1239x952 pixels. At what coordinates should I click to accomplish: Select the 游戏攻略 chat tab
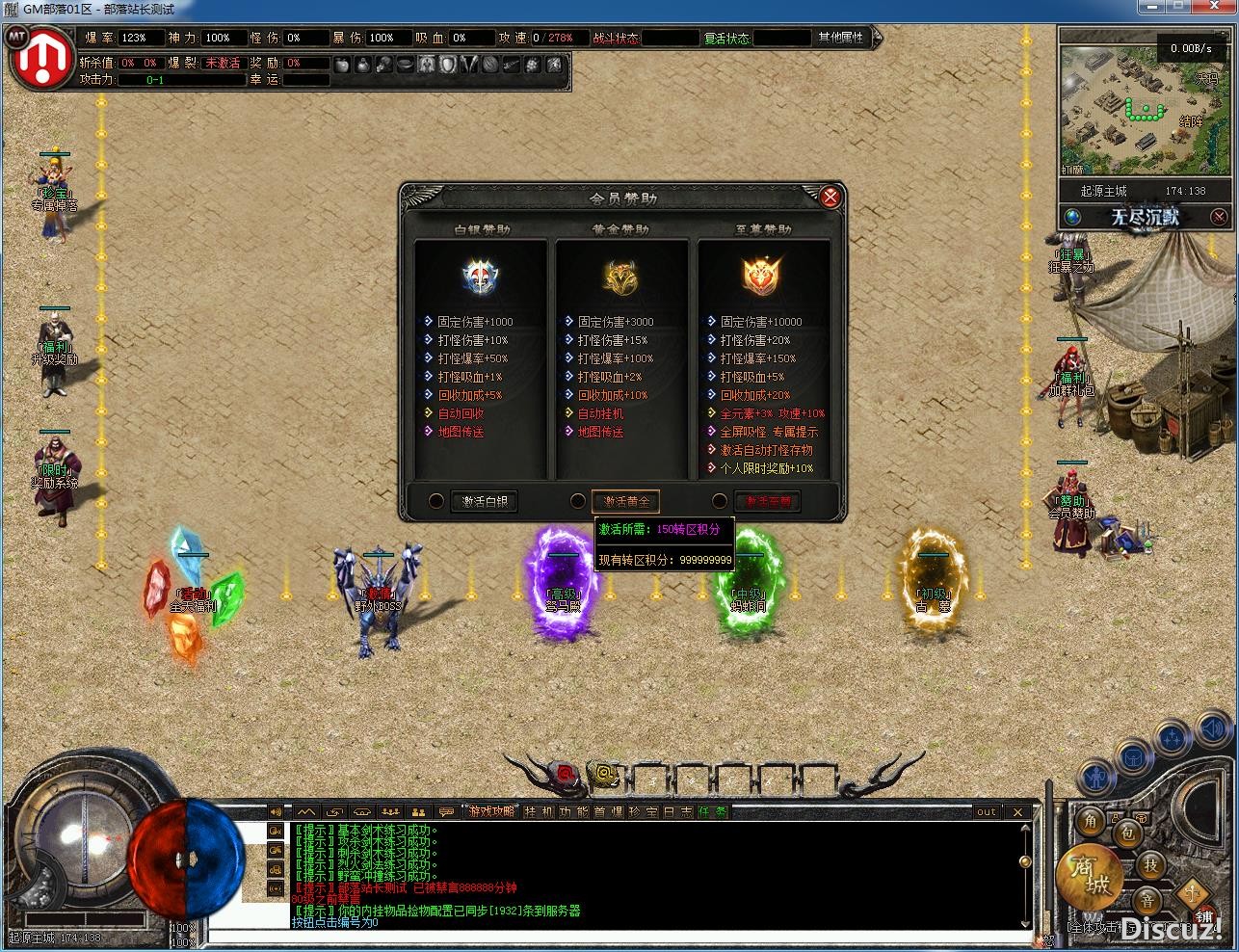[491, 811]
